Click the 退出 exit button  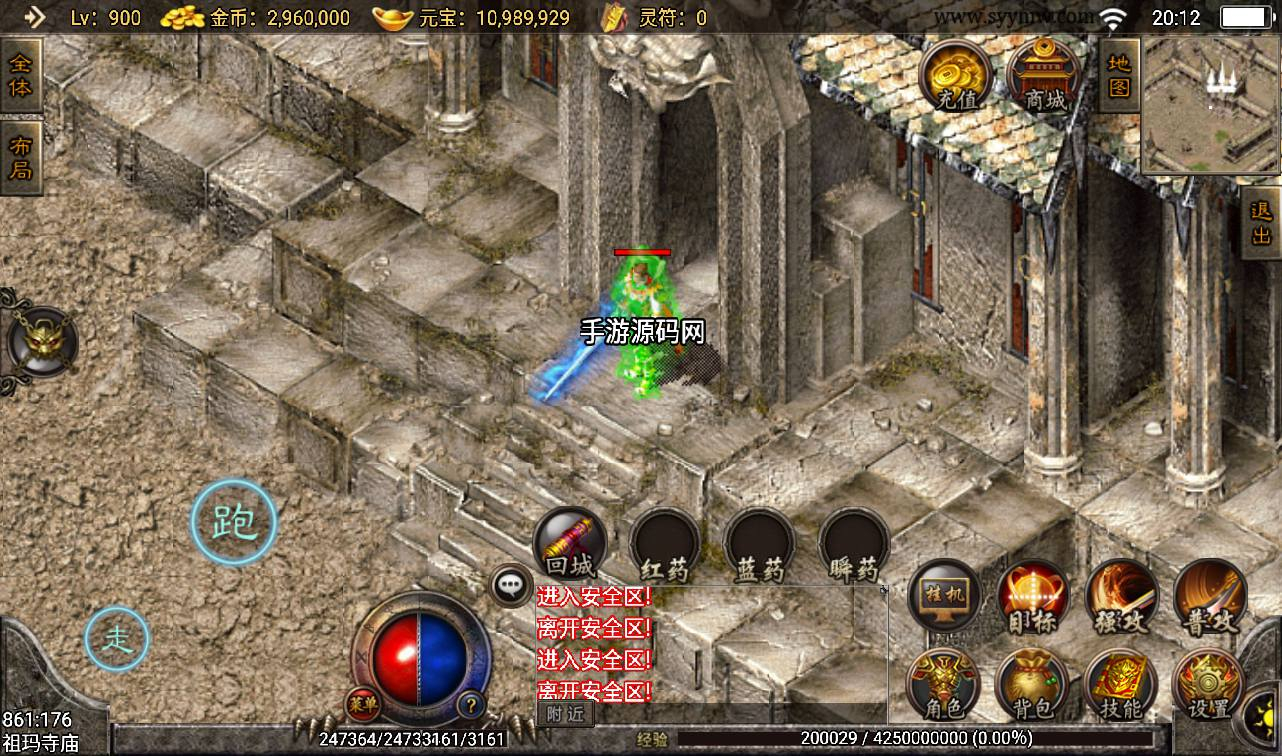pyautogui.click(x=1261, y=224)
